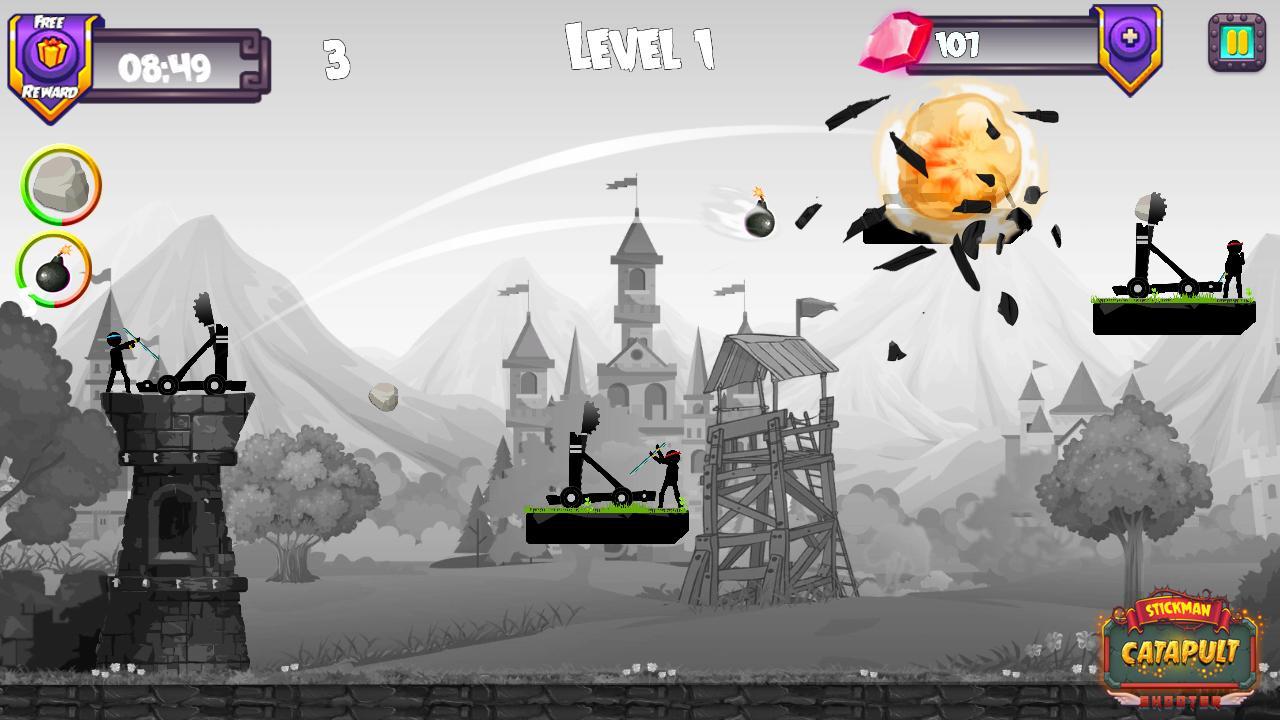Image resolution: width=1280 pixels, height=720 pixels.
Task: Click the Stickman Catapult Shooter logo
Action: (x=1178, y=650)
